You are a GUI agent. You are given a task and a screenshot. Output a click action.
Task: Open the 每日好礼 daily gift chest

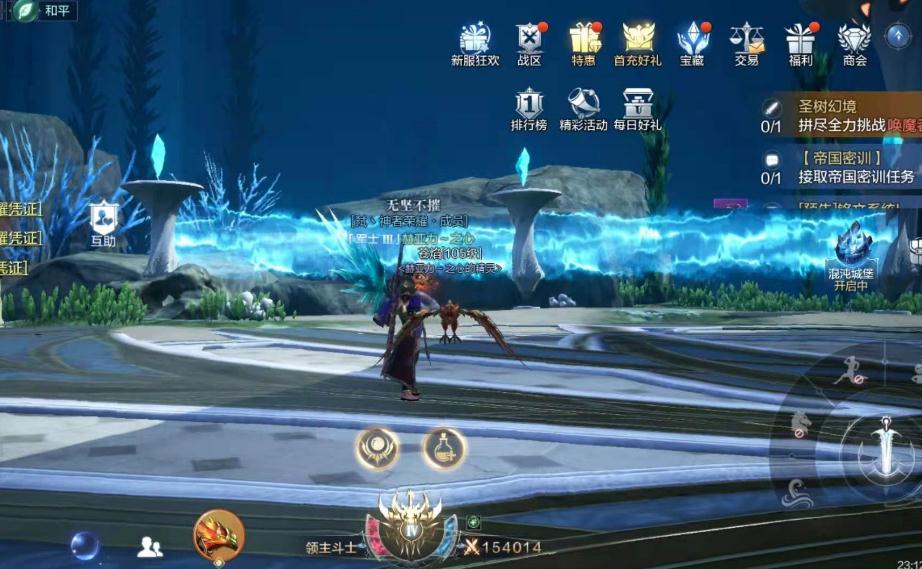pyautogui.click(x=638, y=106)
